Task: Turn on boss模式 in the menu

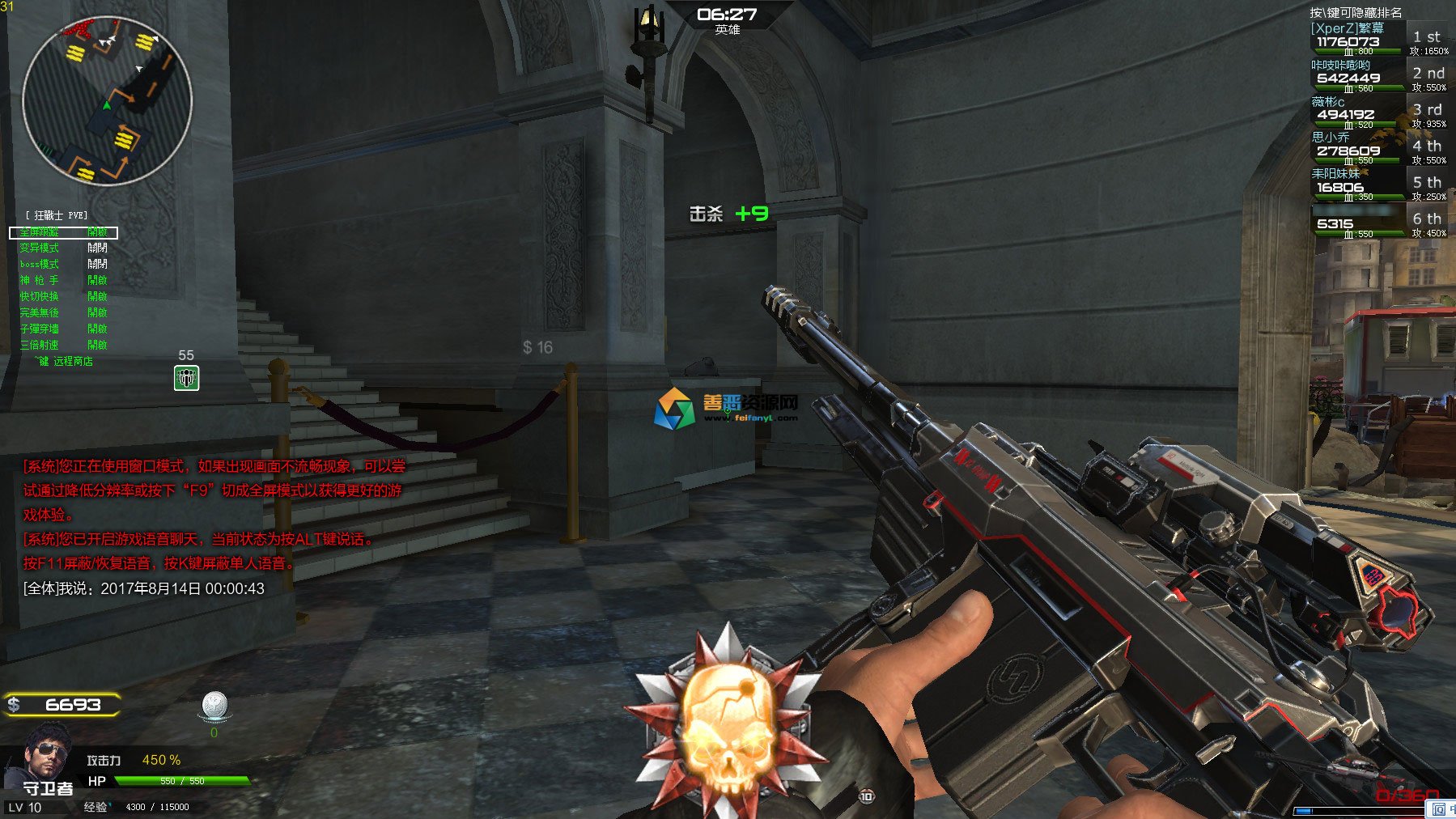Action: [63, 265]
